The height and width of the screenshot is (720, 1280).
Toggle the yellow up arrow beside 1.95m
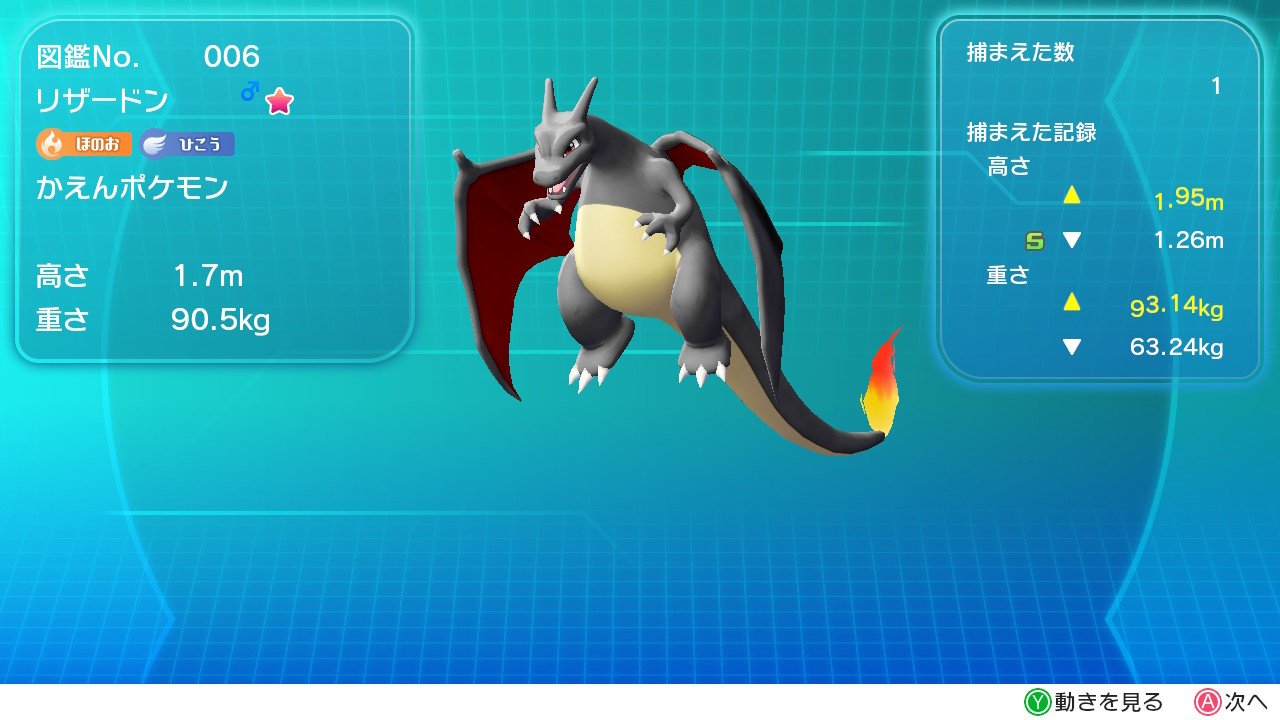[1071, 196]
